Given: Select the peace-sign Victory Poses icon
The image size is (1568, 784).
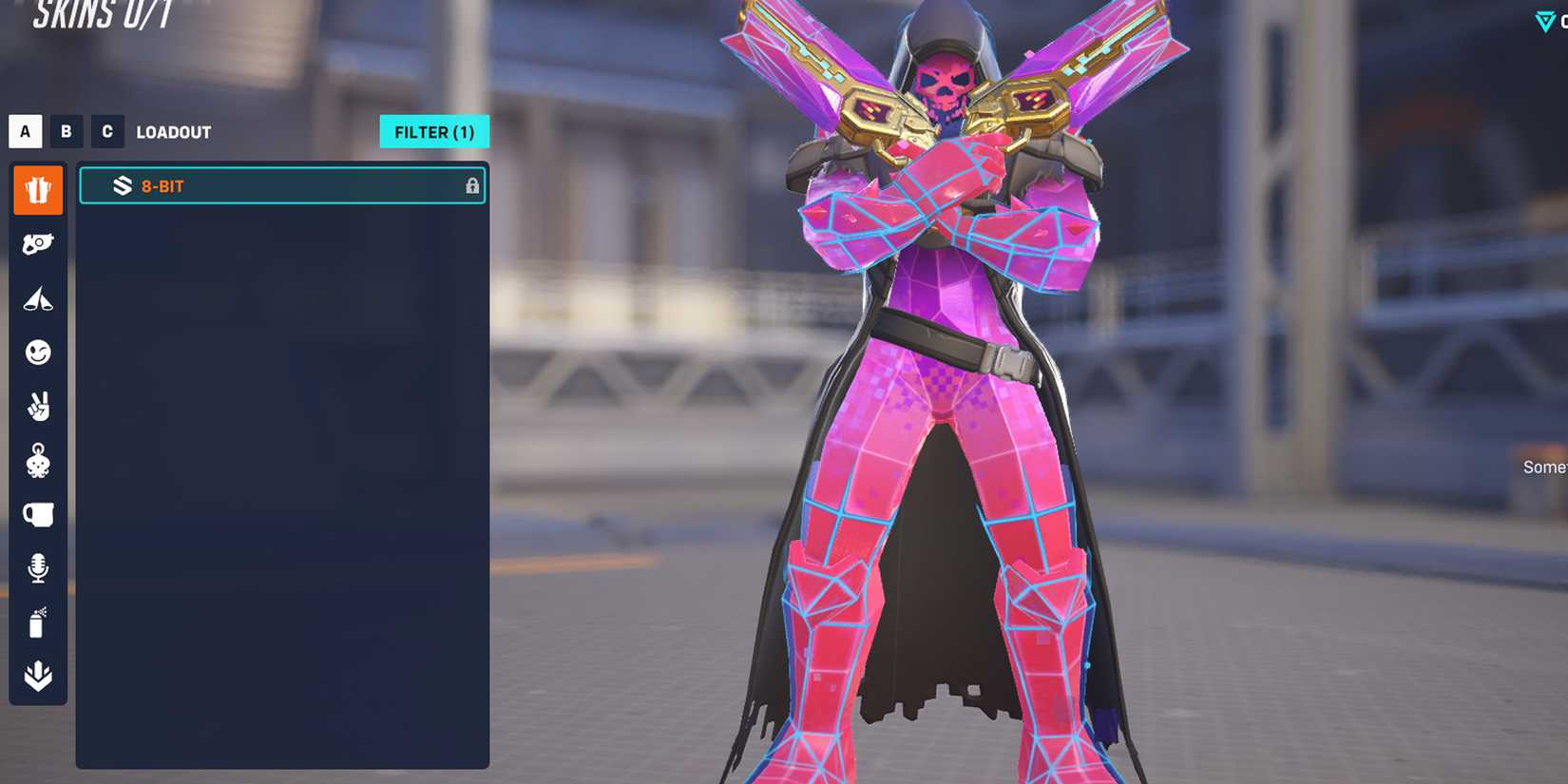Looking at the screenshot, I should coord(37,407).
